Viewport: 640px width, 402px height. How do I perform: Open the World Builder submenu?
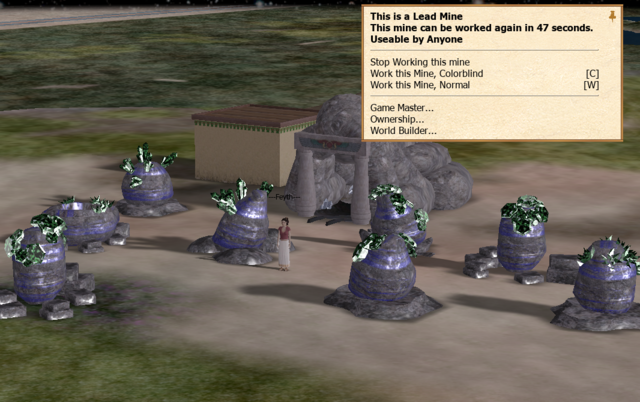pos(403,130)
